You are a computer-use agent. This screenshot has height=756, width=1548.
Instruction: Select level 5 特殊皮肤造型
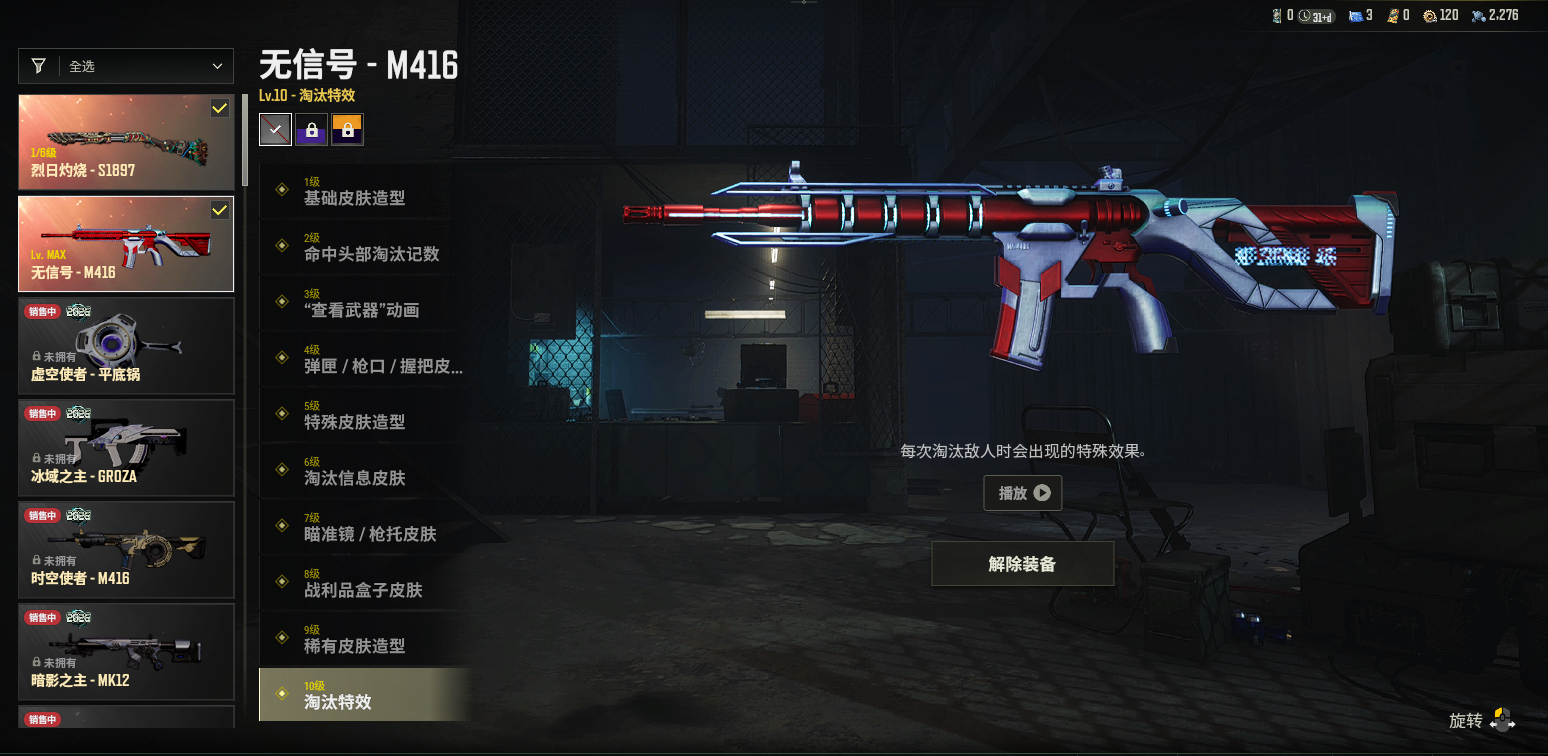tap(362, 415)
